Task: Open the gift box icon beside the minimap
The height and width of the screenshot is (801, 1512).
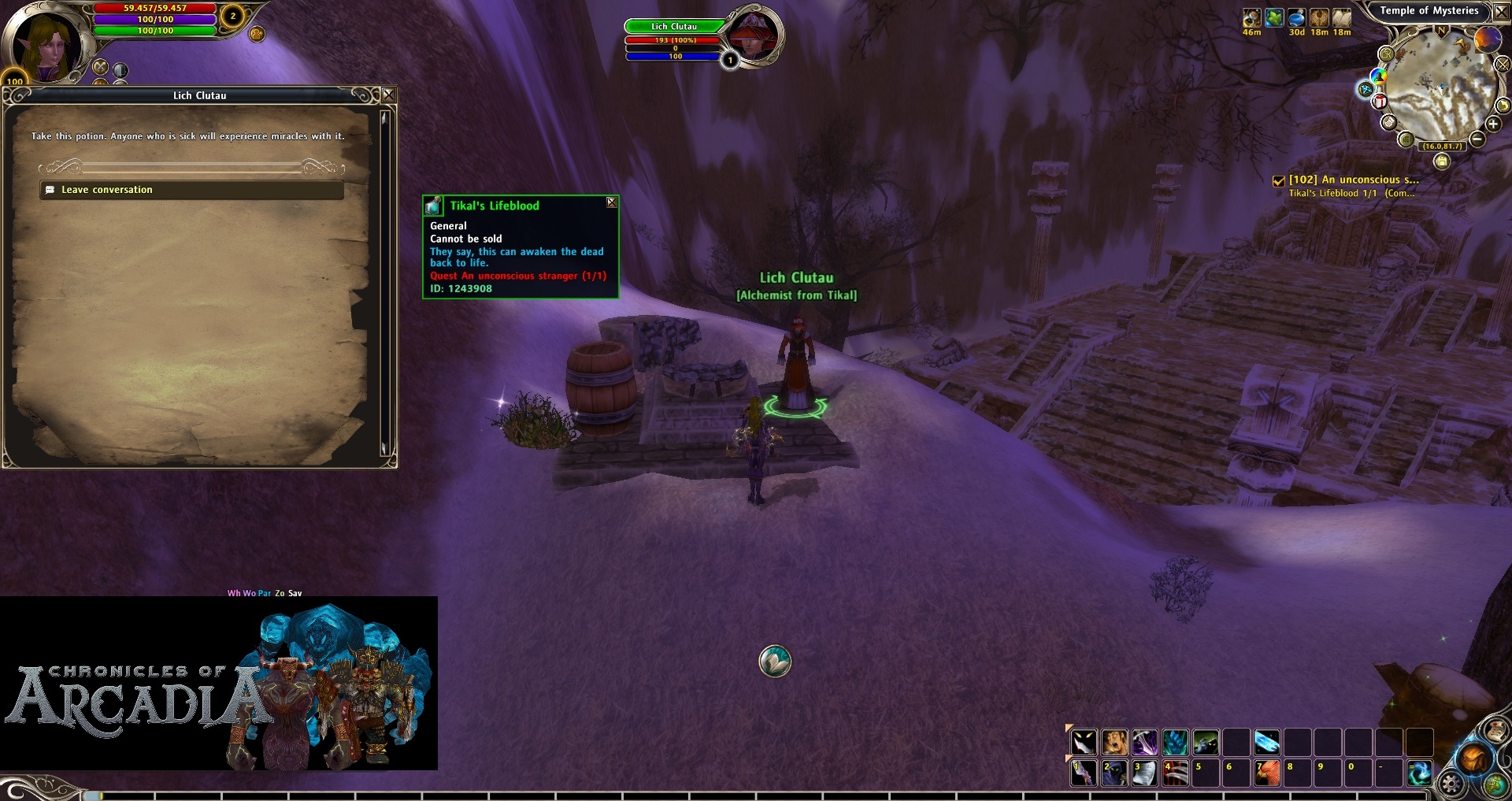Action: tap(1380, 102)
